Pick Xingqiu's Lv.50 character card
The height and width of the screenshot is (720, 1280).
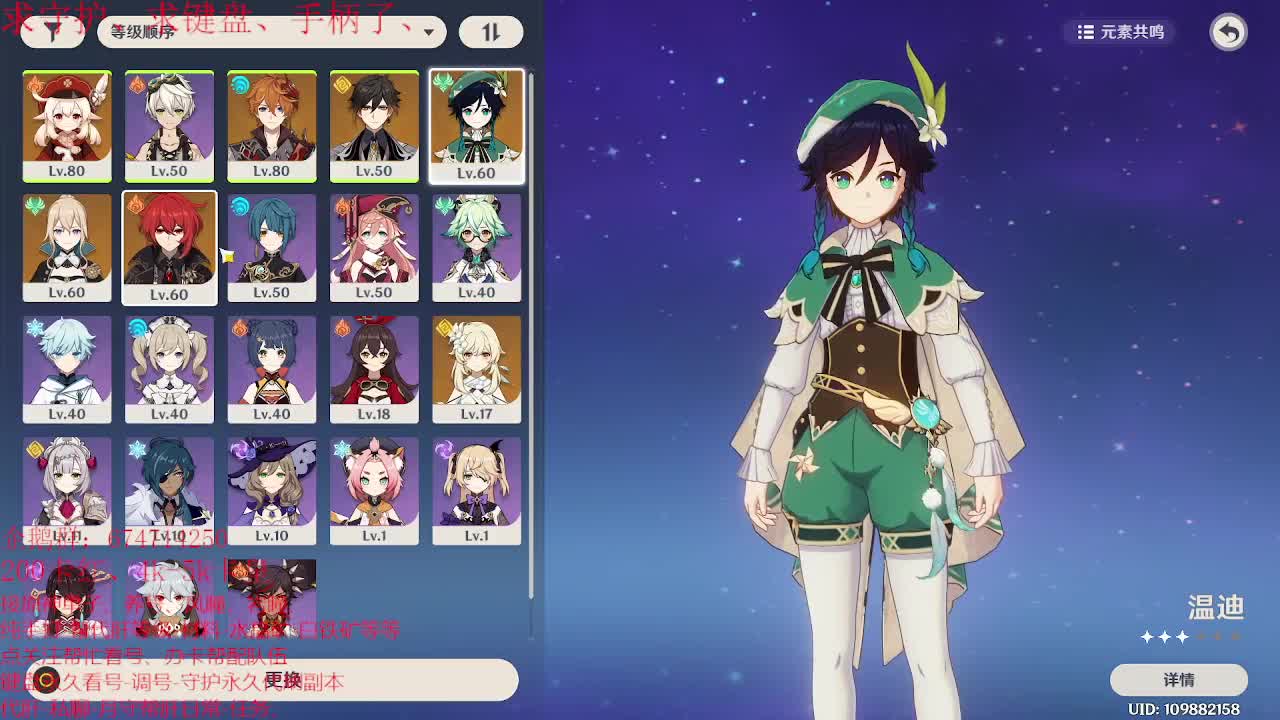click(271, 247)
